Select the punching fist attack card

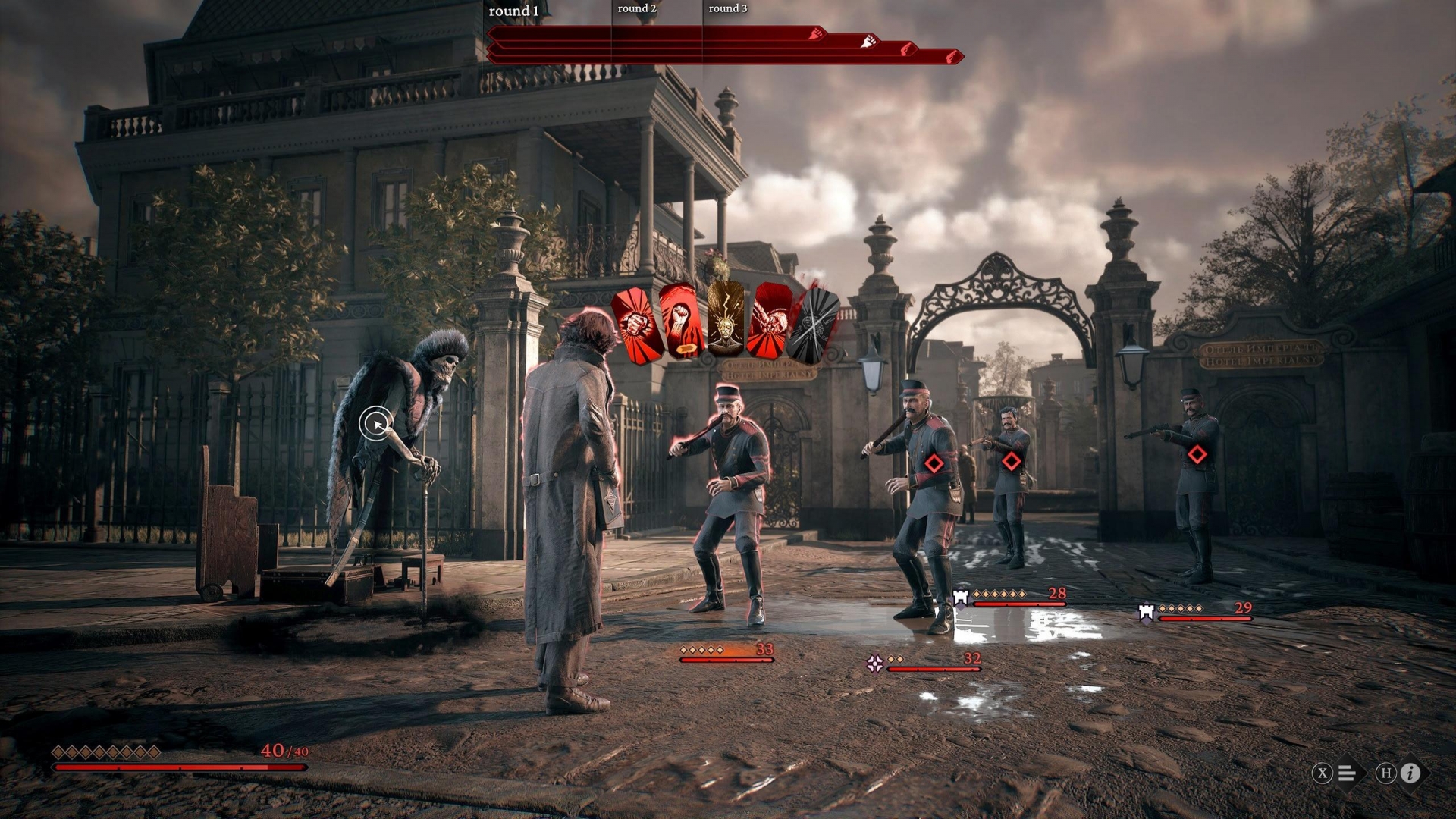pyautogui.click(x=635, y=326)
